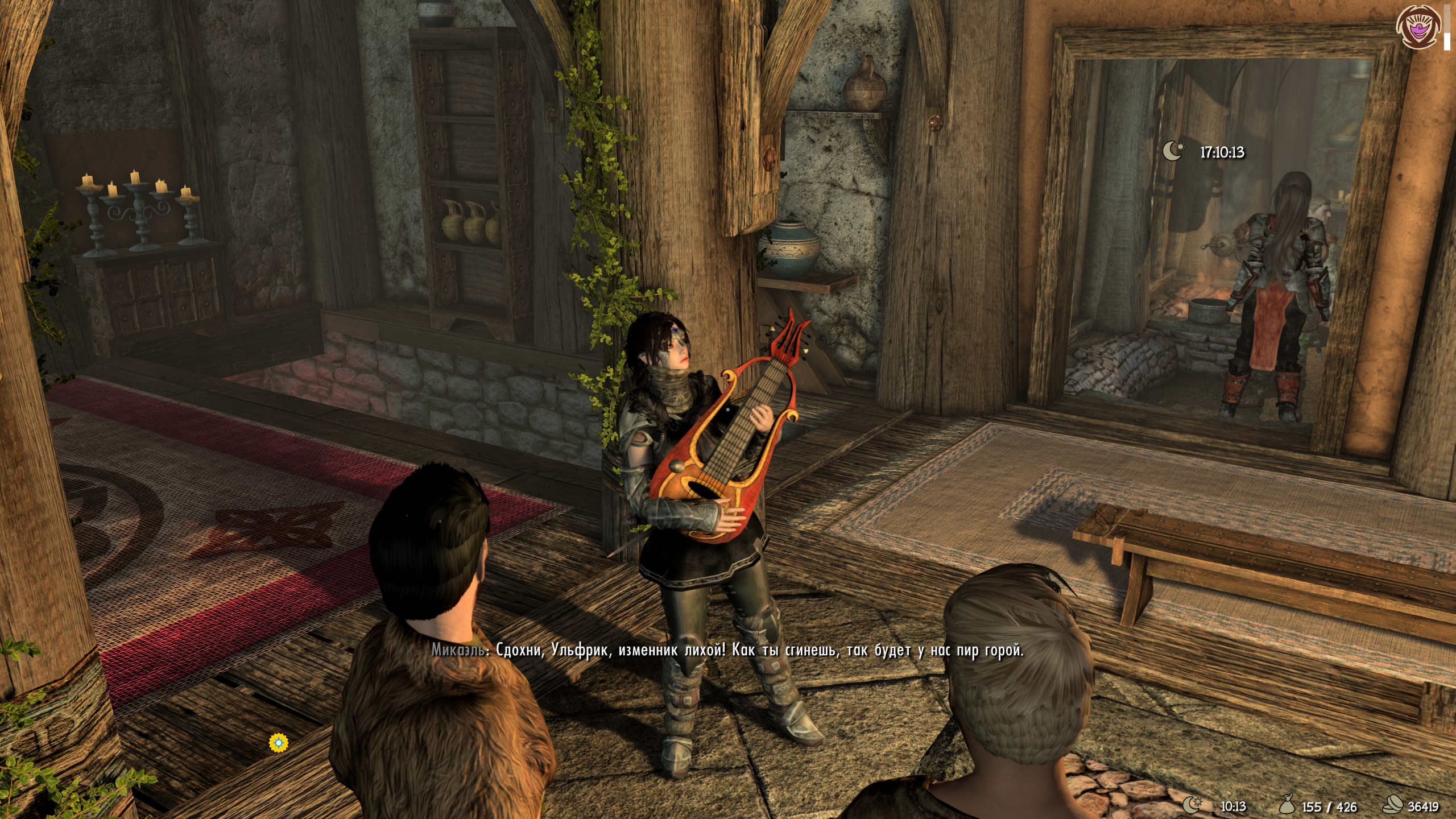Click the moon icon beside 17:10:13
1456x819 pixels.
coord(1173,151)
